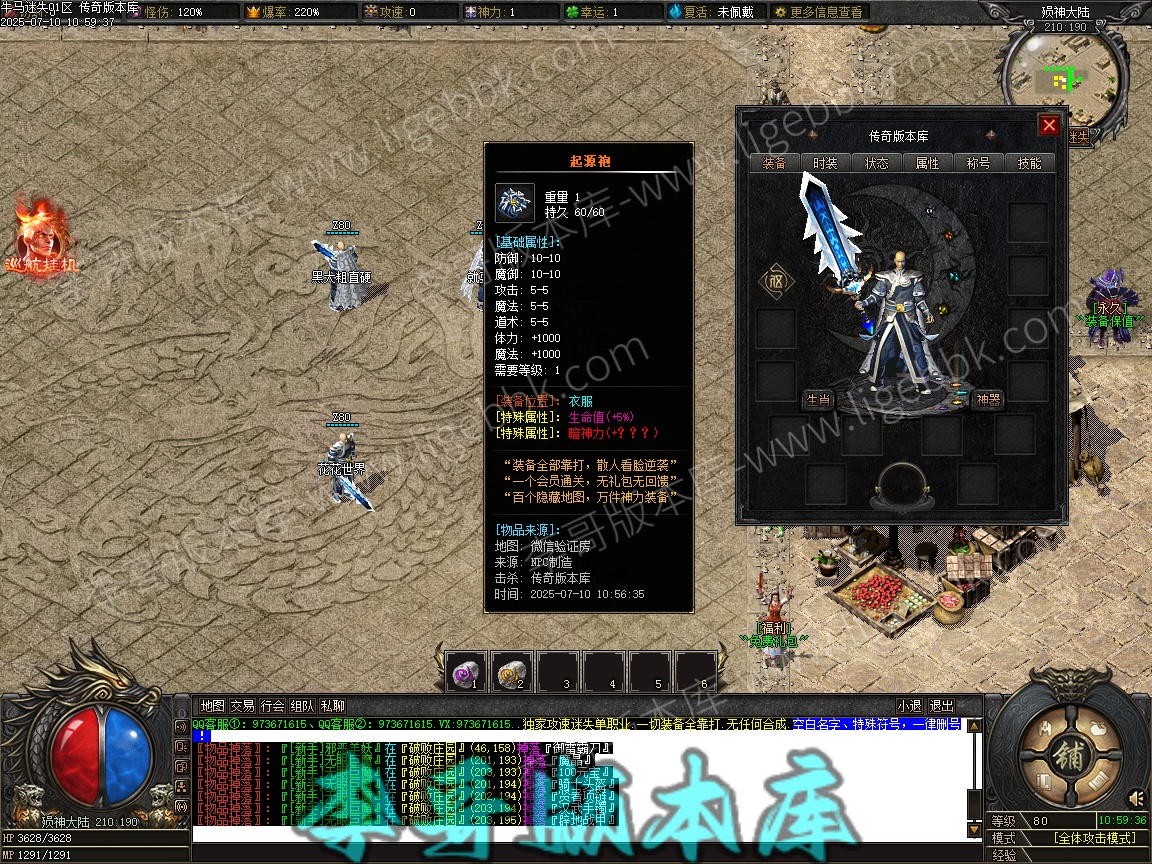Switch to the 技能 tab

[1029, 163]
